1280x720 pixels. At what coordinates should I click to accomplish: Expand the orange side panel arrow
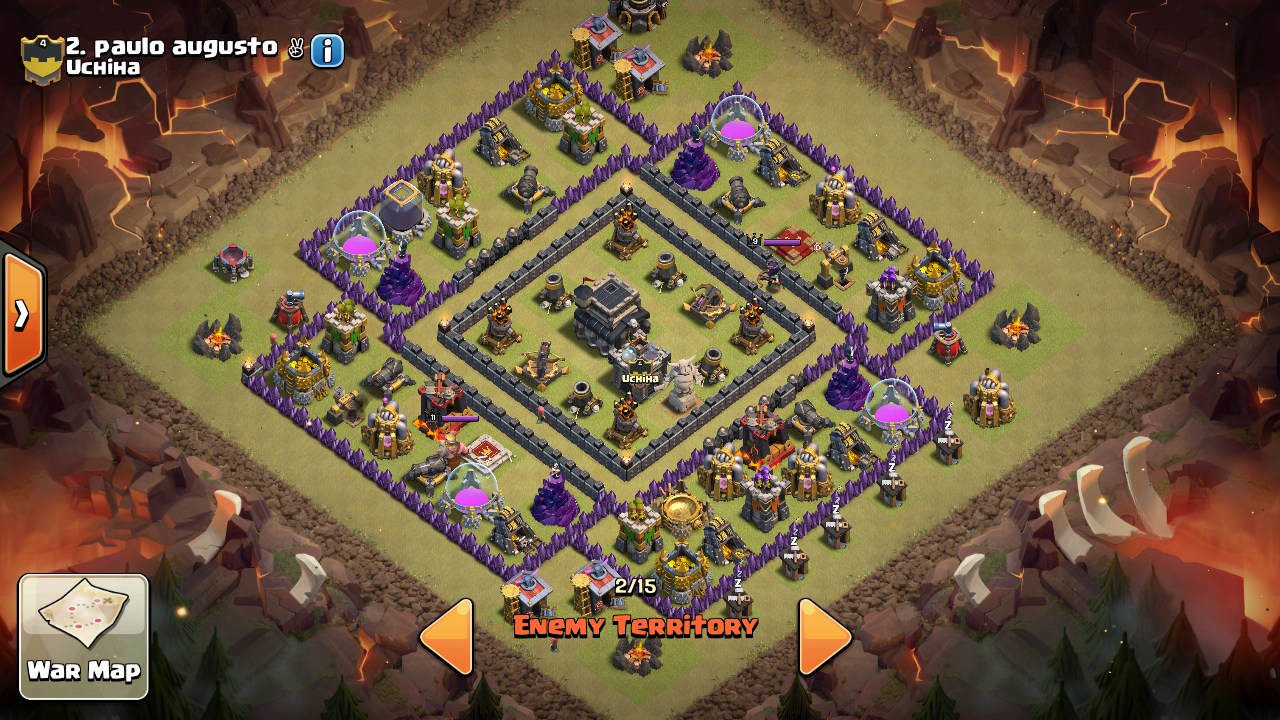(22, 314)
